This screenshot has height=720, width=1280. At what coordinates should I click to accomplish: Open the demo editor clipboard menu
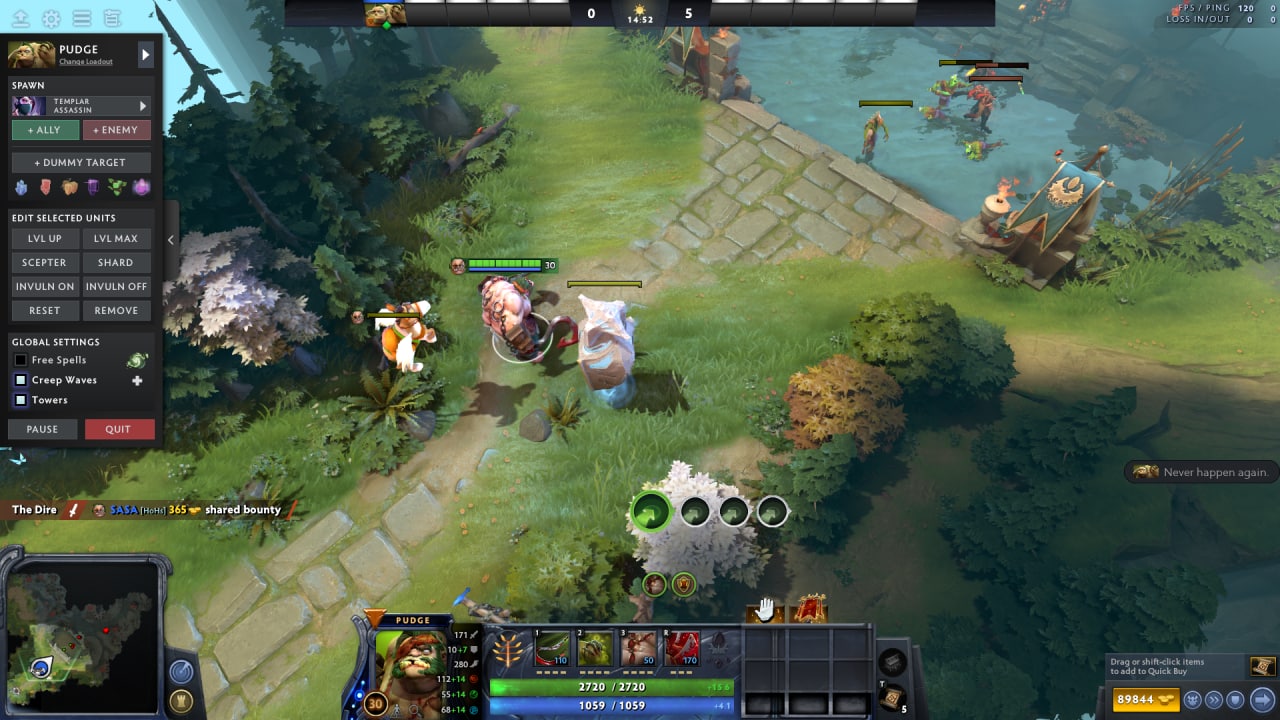point(112,17)
